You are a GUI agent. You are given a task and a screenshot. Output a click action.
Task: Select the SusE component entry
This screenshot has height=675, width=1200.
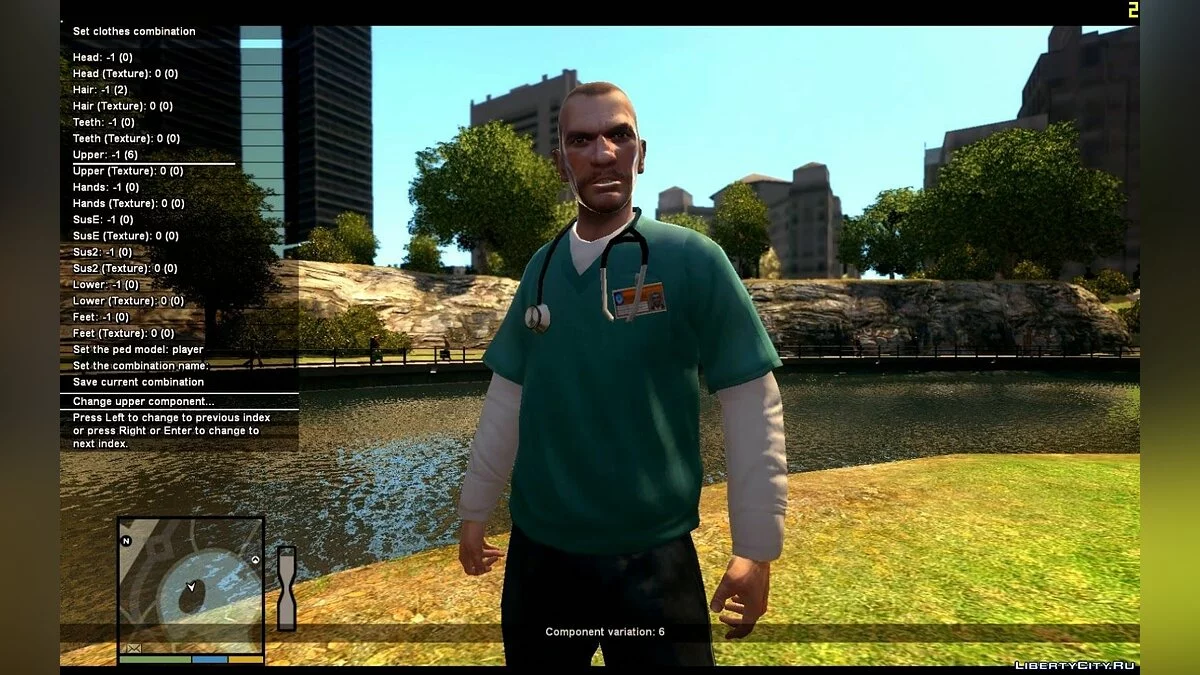103,220
